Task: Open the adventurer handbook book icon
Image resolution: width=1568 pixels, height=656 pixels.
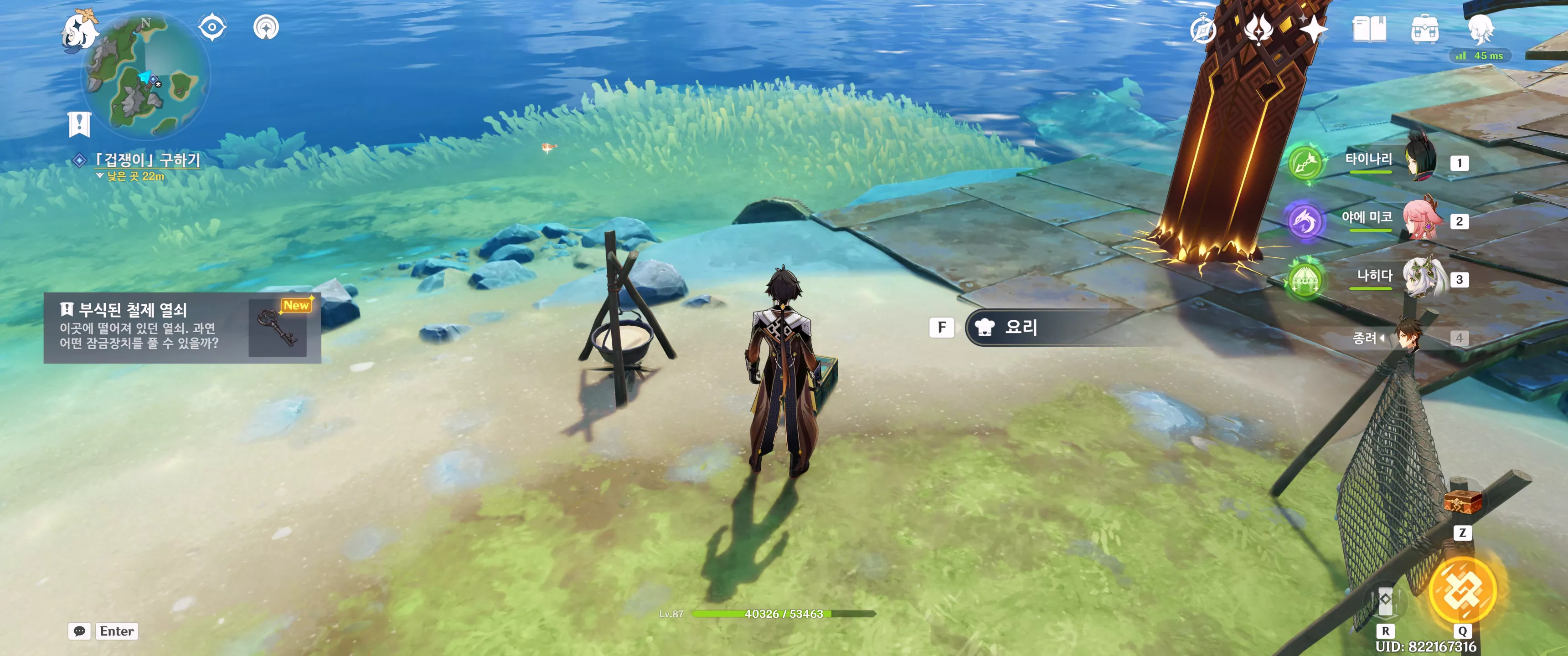Action: tap(1369, 29)
